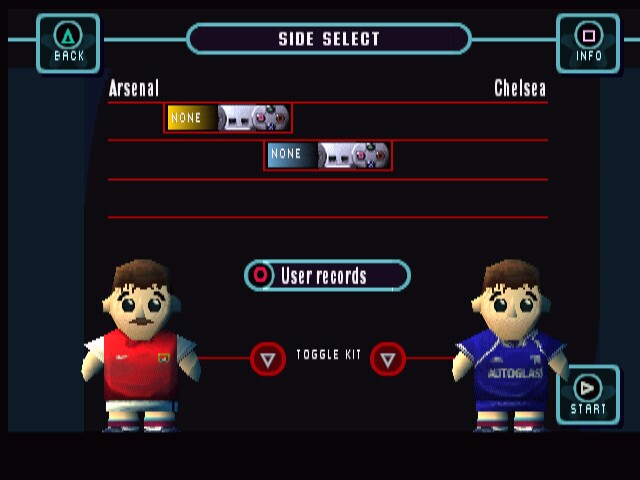The width and height of the screenshot is (640, 480).
Task: Select the blue NONE controller slot
Action: [328, 155]
